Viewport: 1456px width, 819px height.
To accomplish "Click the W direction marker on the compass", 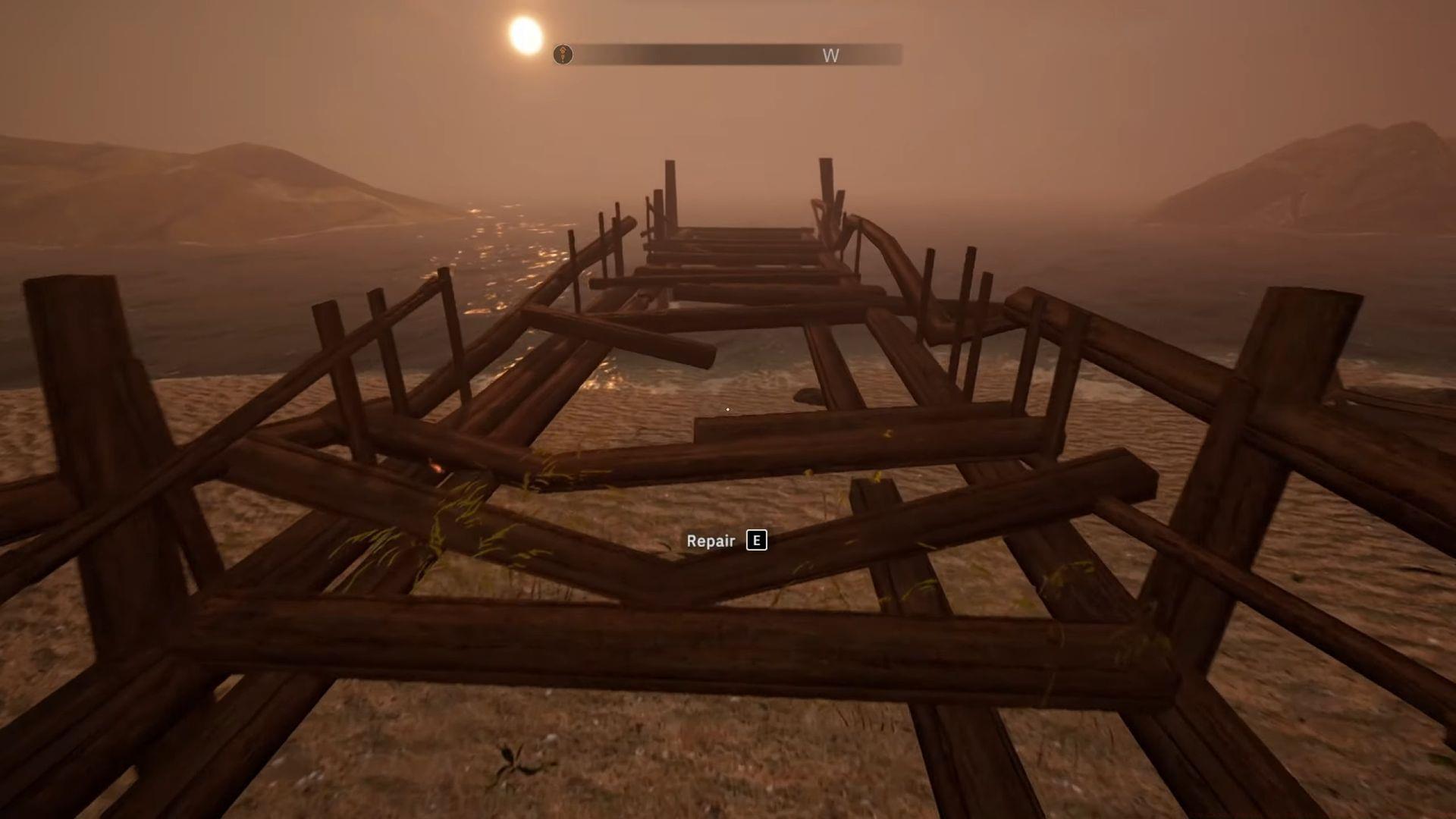I will coord(831,55).
